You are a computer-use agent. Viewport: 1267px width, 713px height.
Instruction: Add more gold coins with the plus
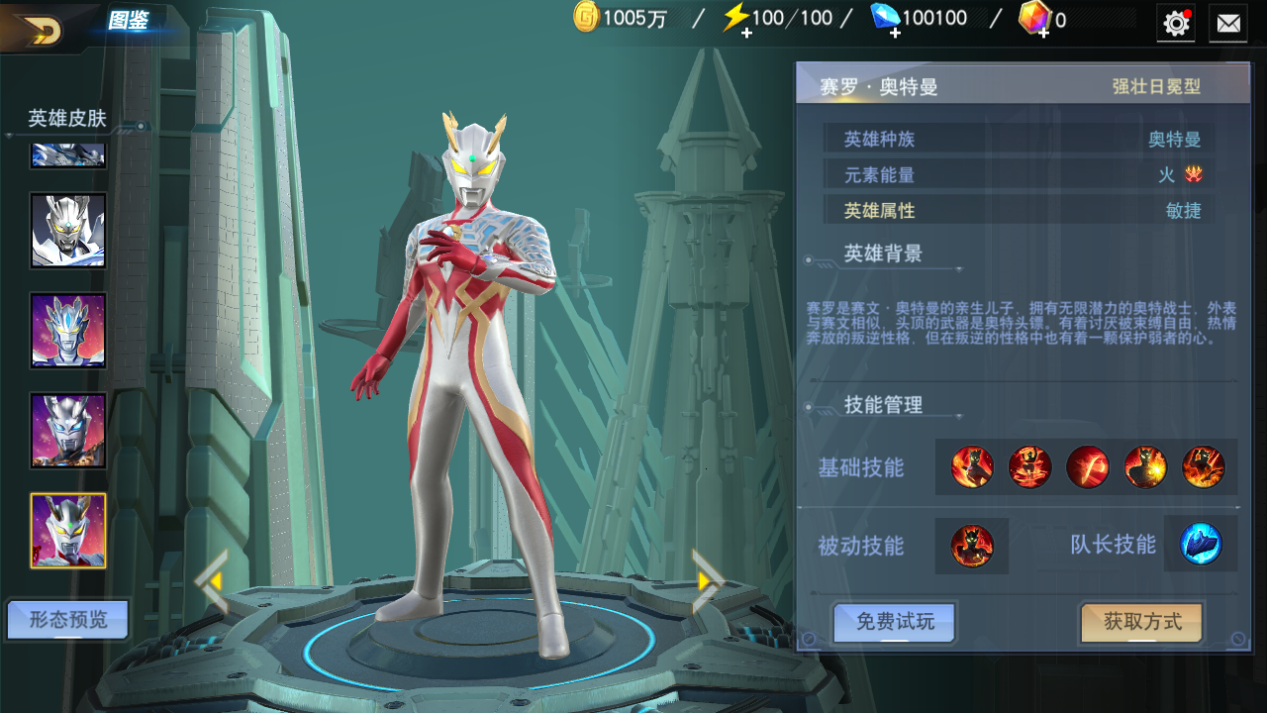click(x=586, y=17)
